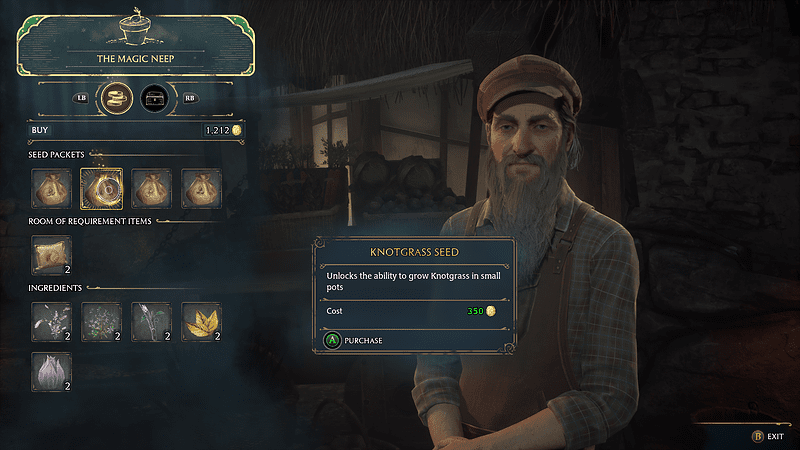Open the chest icon Sell tab
800x450 pixels.
click(x=154, y=99)
